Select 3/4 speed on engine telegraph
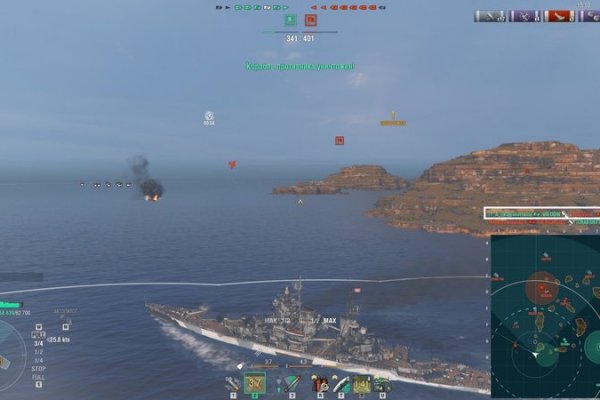600x400 pixels. [38, 343]
